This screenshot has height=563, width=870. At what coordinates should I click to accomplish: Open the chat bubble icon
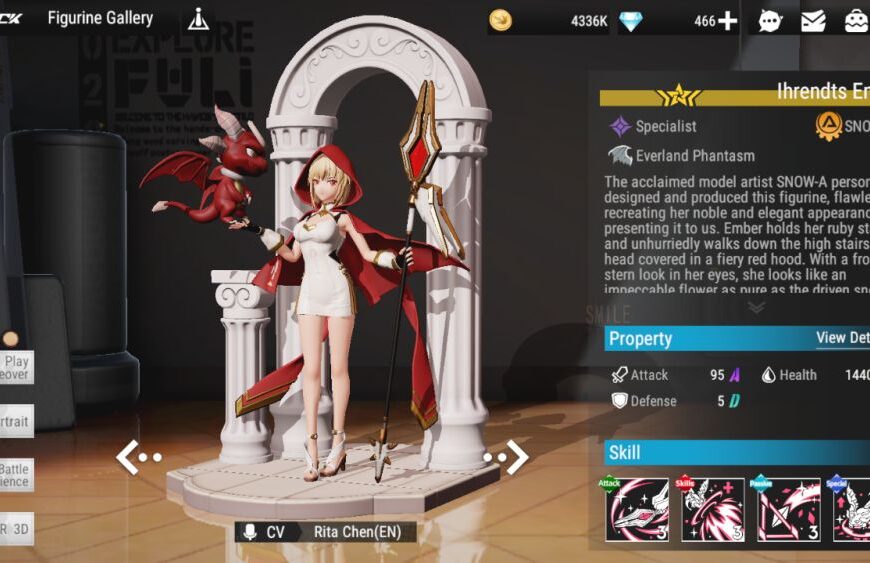(x=770, y=21)
